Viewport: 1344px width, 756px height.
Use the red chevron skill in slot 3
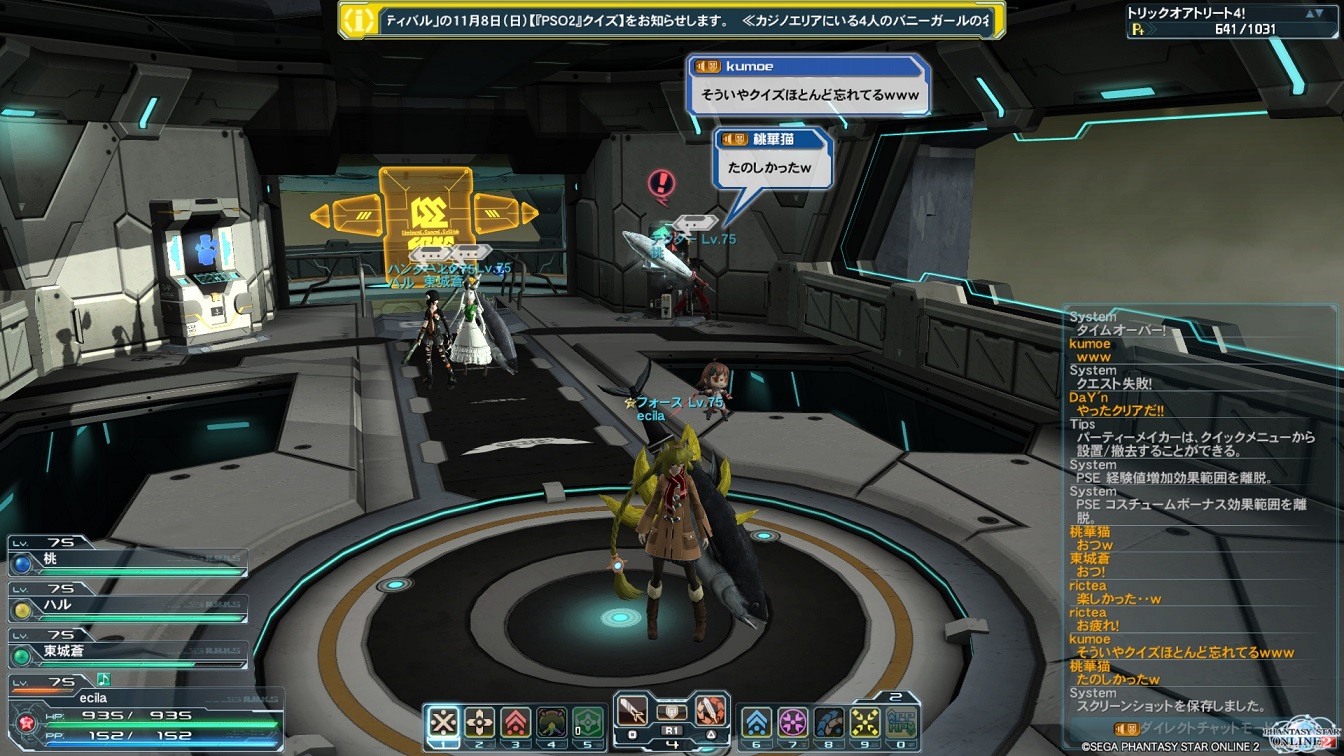click(516, 722)
